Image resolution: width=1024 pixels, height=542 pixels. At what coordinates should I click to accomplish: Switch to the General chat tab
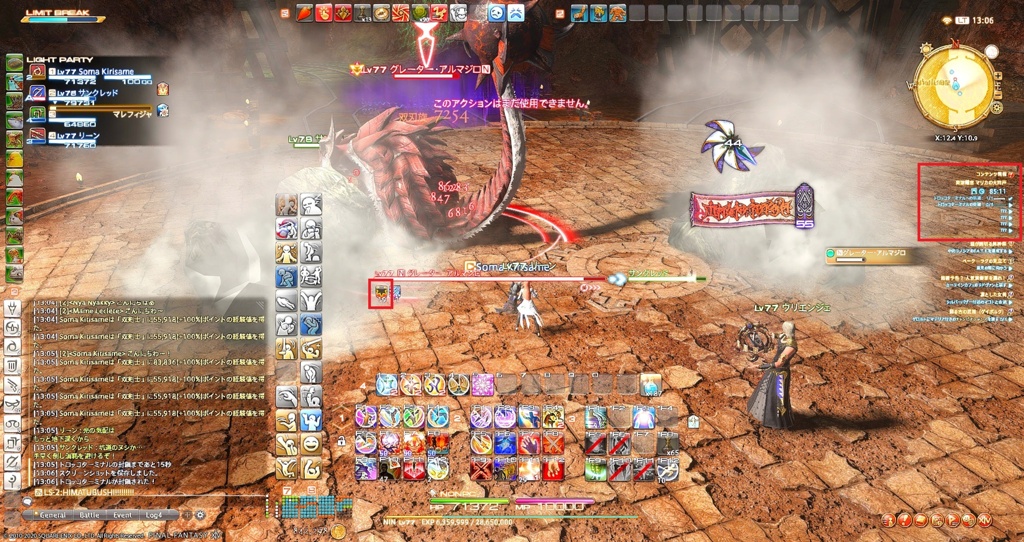coord(51,514)
